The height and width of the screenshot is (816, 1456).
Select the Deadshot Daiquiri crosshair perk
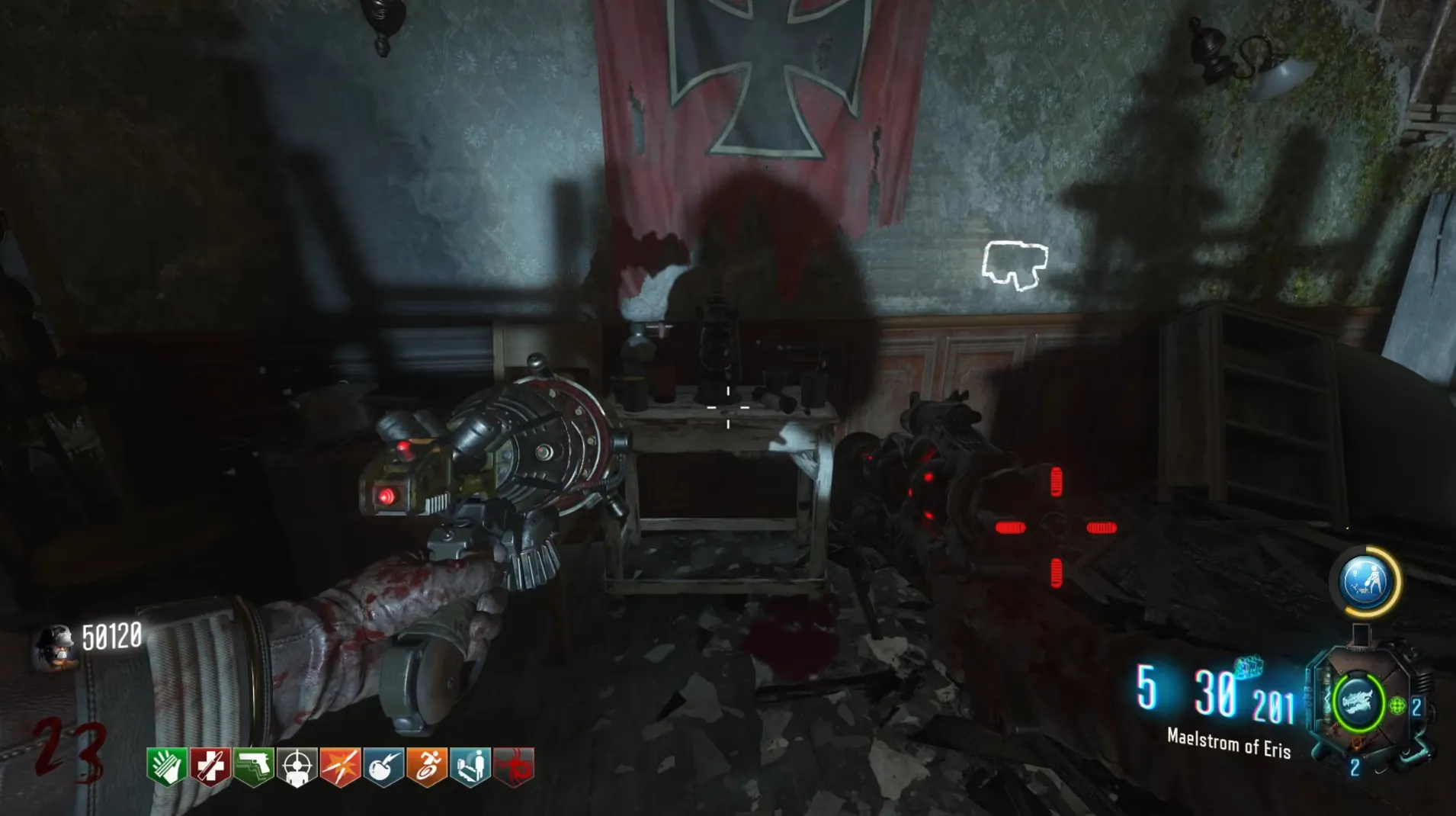297,766
